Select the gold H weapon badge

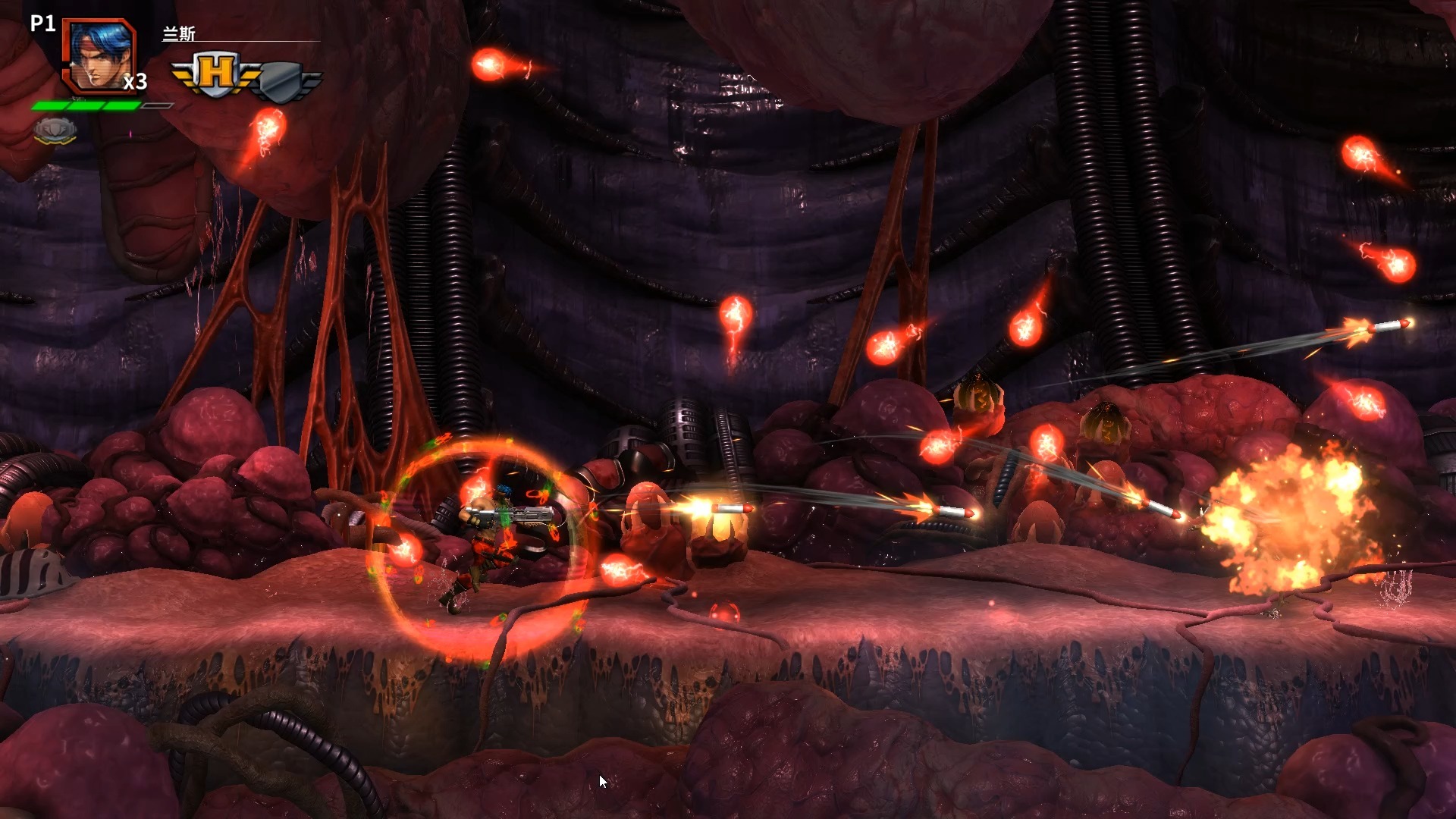click(x=216, y=74)
